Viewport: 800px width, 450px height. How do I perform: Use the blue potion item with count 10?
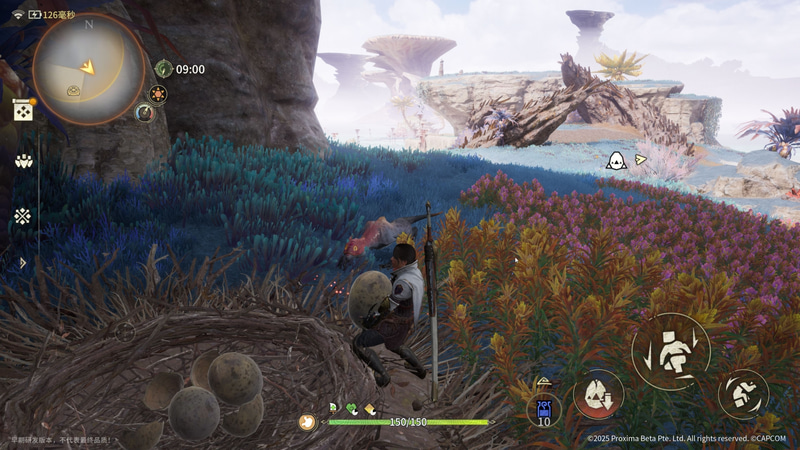click(544, 409)
